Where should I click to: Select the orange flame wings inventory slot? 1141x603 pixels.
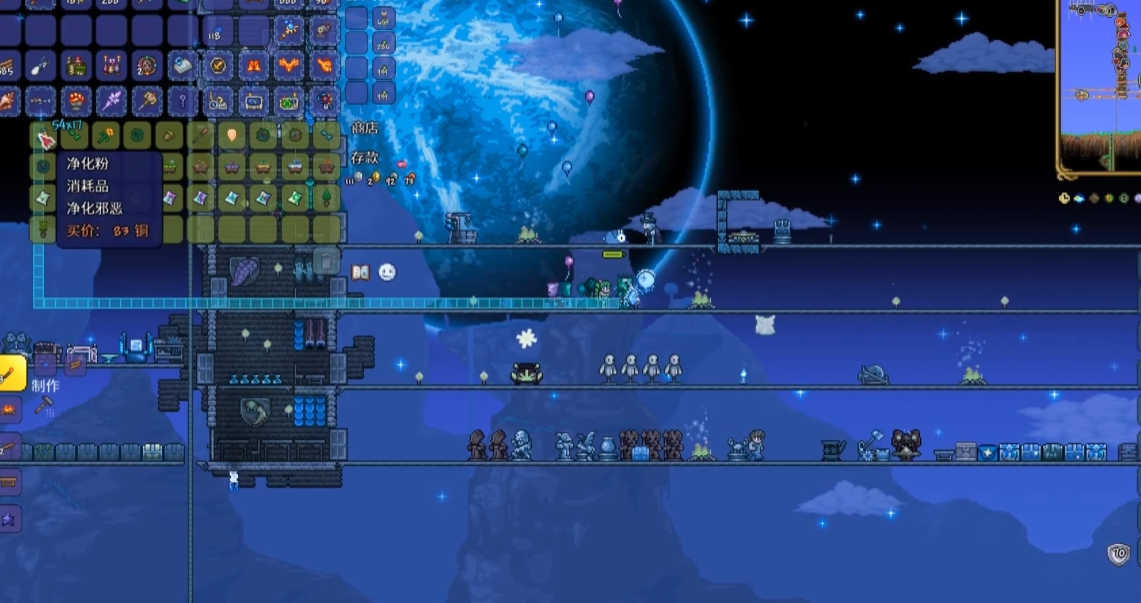[289, 66]
